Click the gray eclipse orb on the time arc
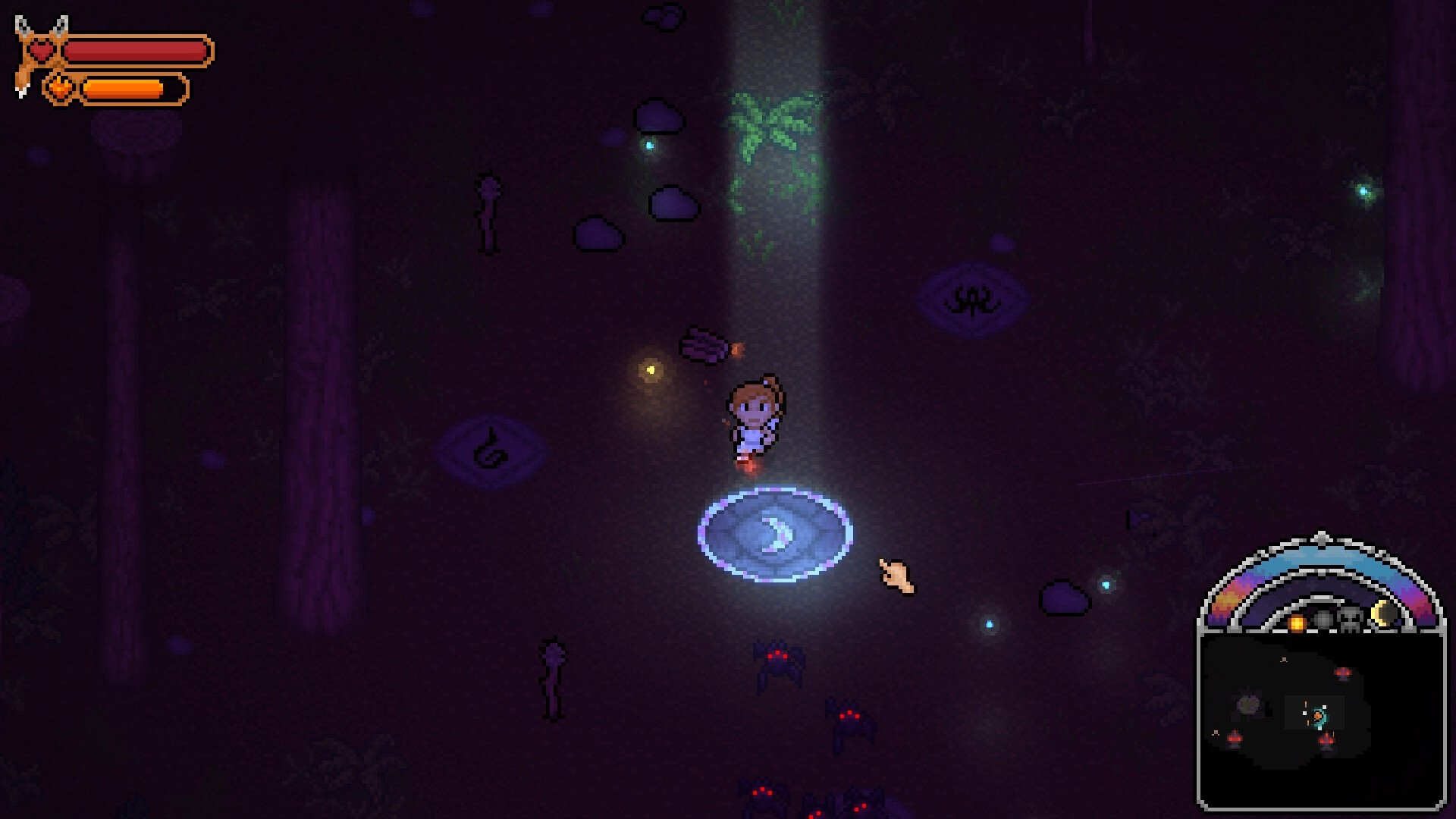Screen dimensions: 1456x819 click(x=1323, y=620)
